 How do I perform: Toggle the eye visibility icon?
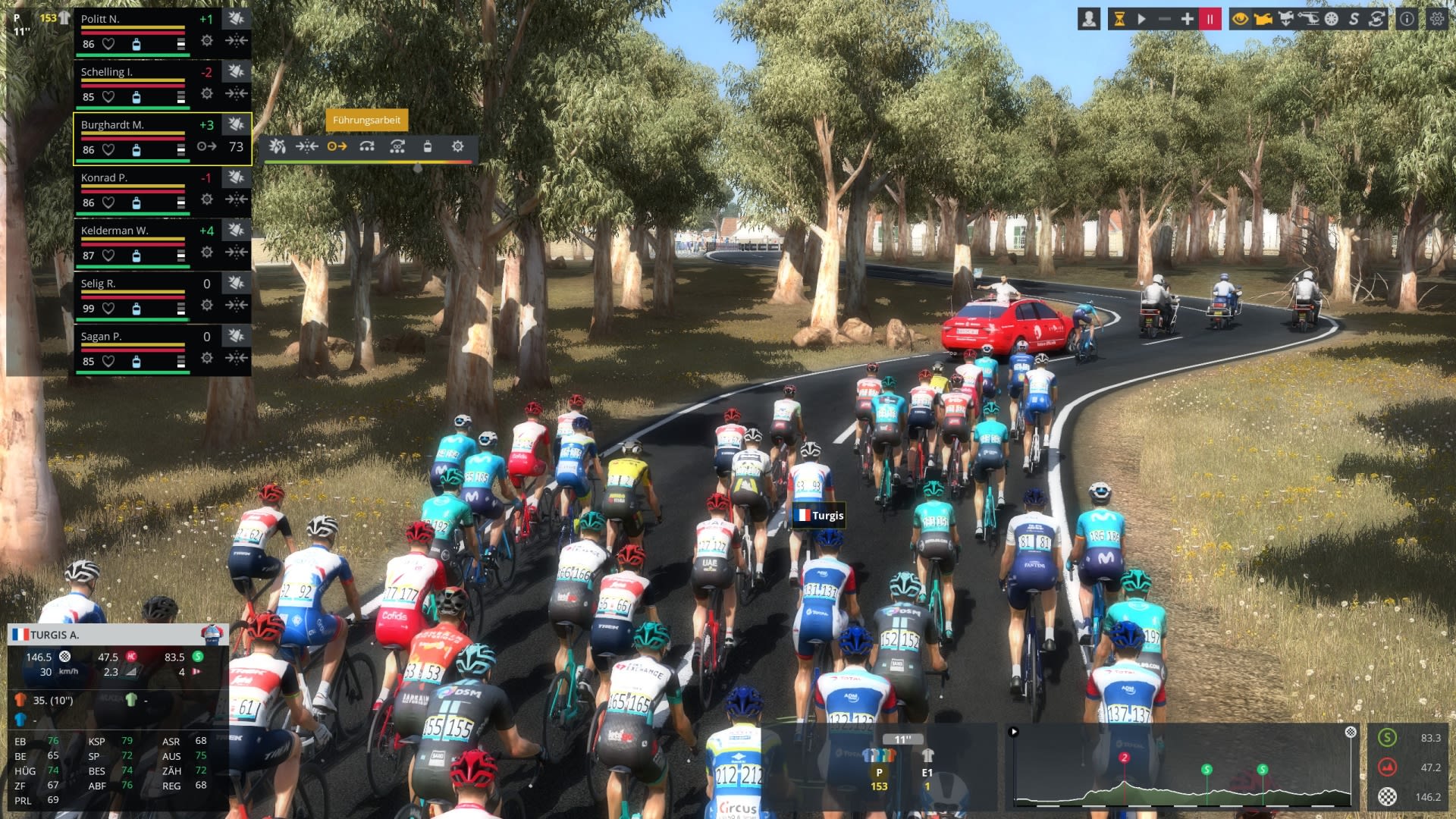pos(1240,20)
